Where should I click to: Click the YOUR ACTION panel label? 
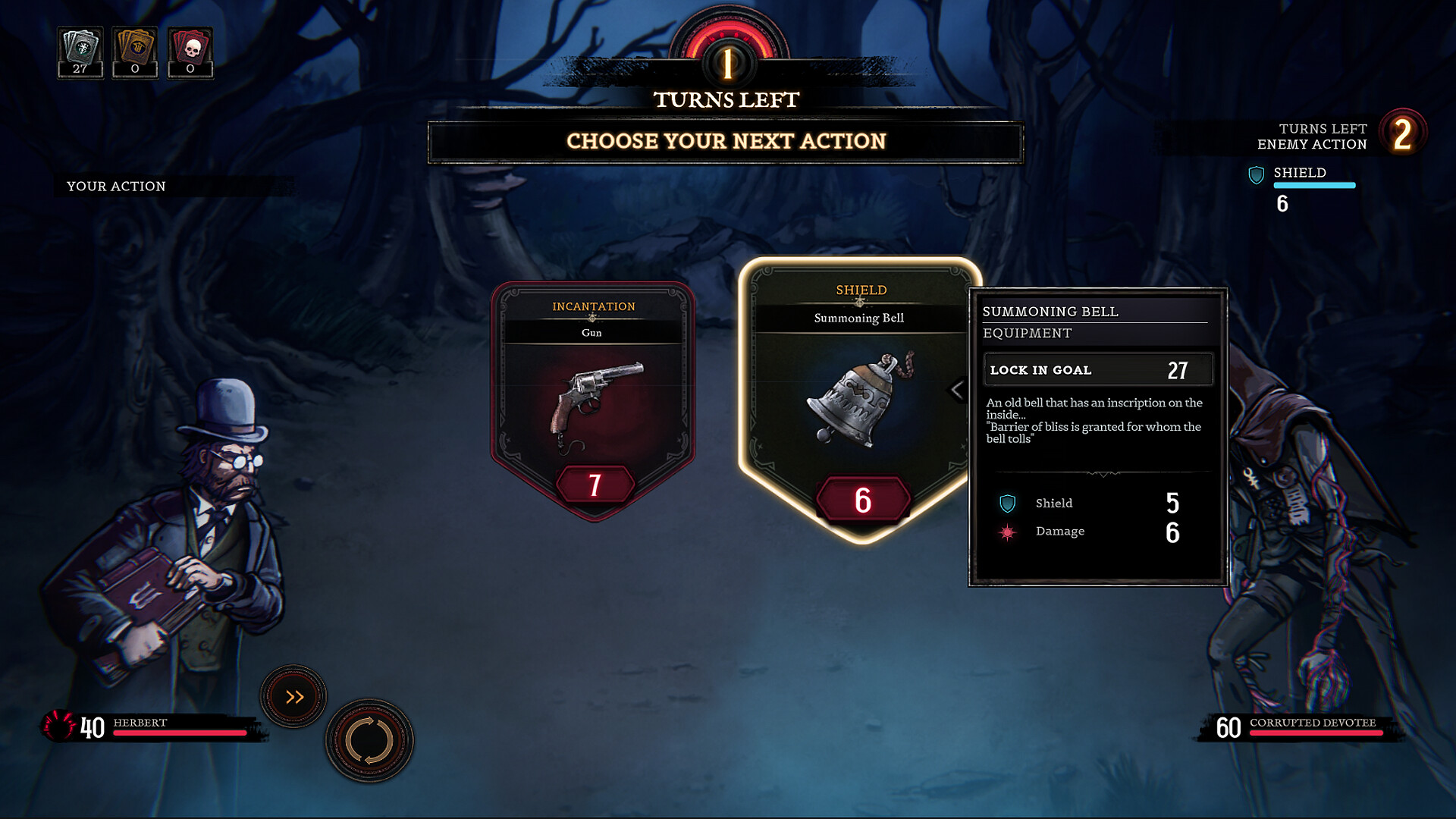117,187
